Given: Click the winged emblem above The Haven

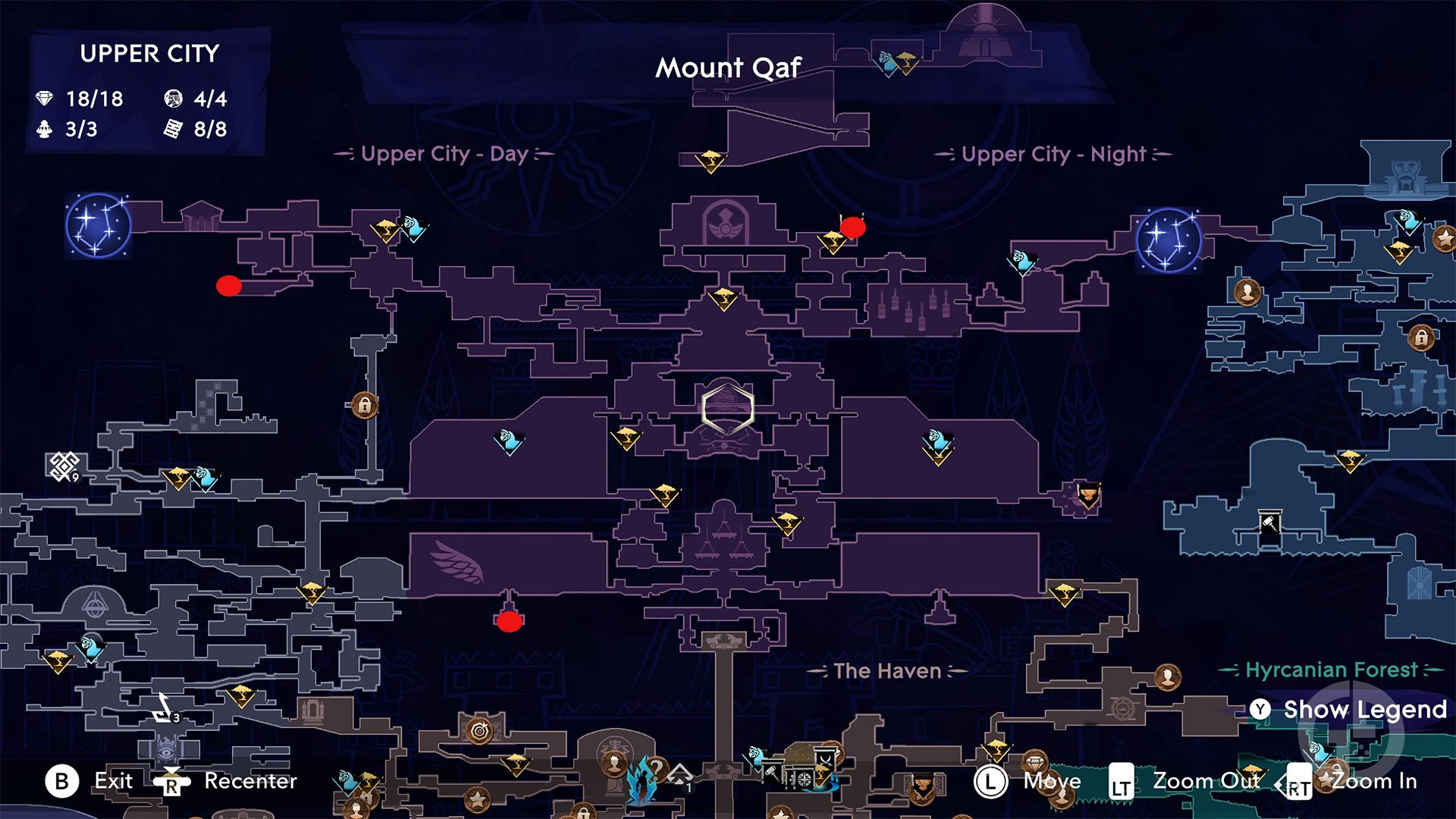Looking at the screenshot, I should click(455, 562).
